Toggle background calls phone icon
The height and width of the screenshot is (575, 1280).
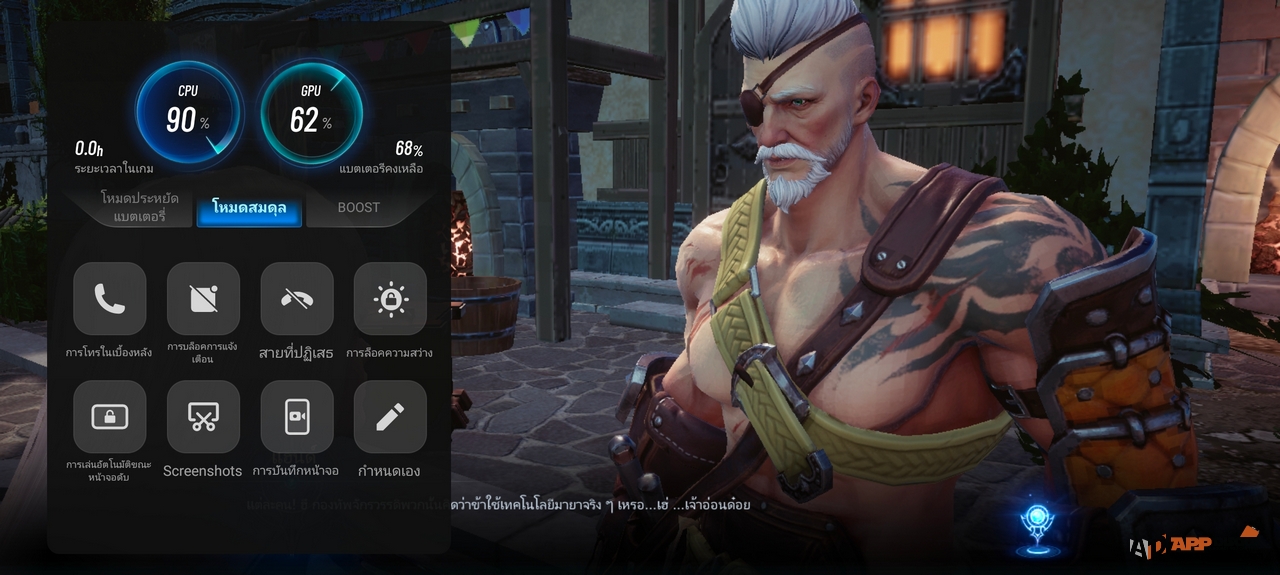pos(110,299)
